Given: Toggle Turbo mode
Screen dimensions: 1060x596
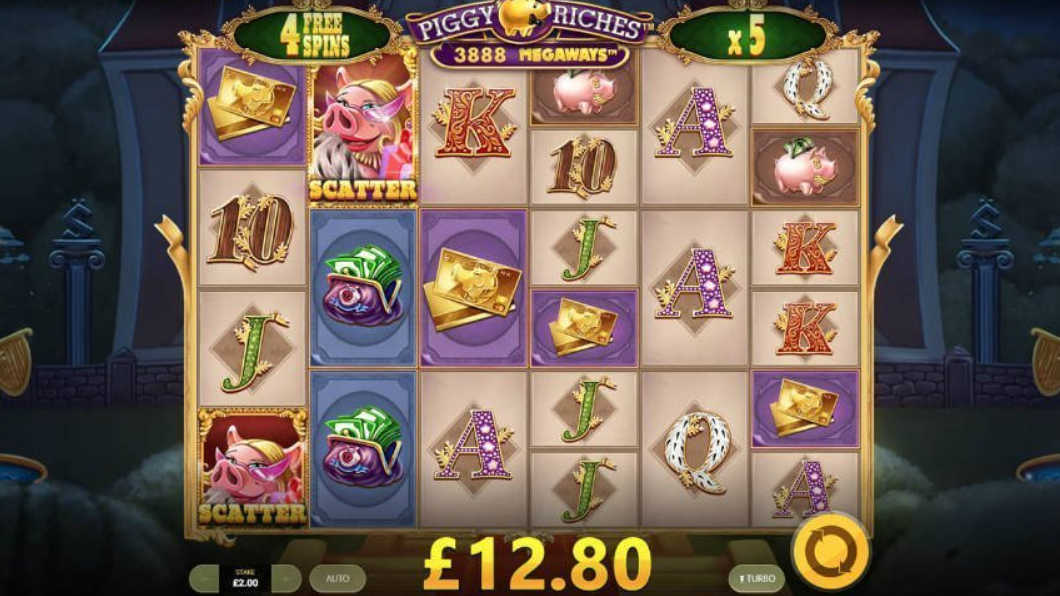Looking at the screenshot, I should [756, 578].
